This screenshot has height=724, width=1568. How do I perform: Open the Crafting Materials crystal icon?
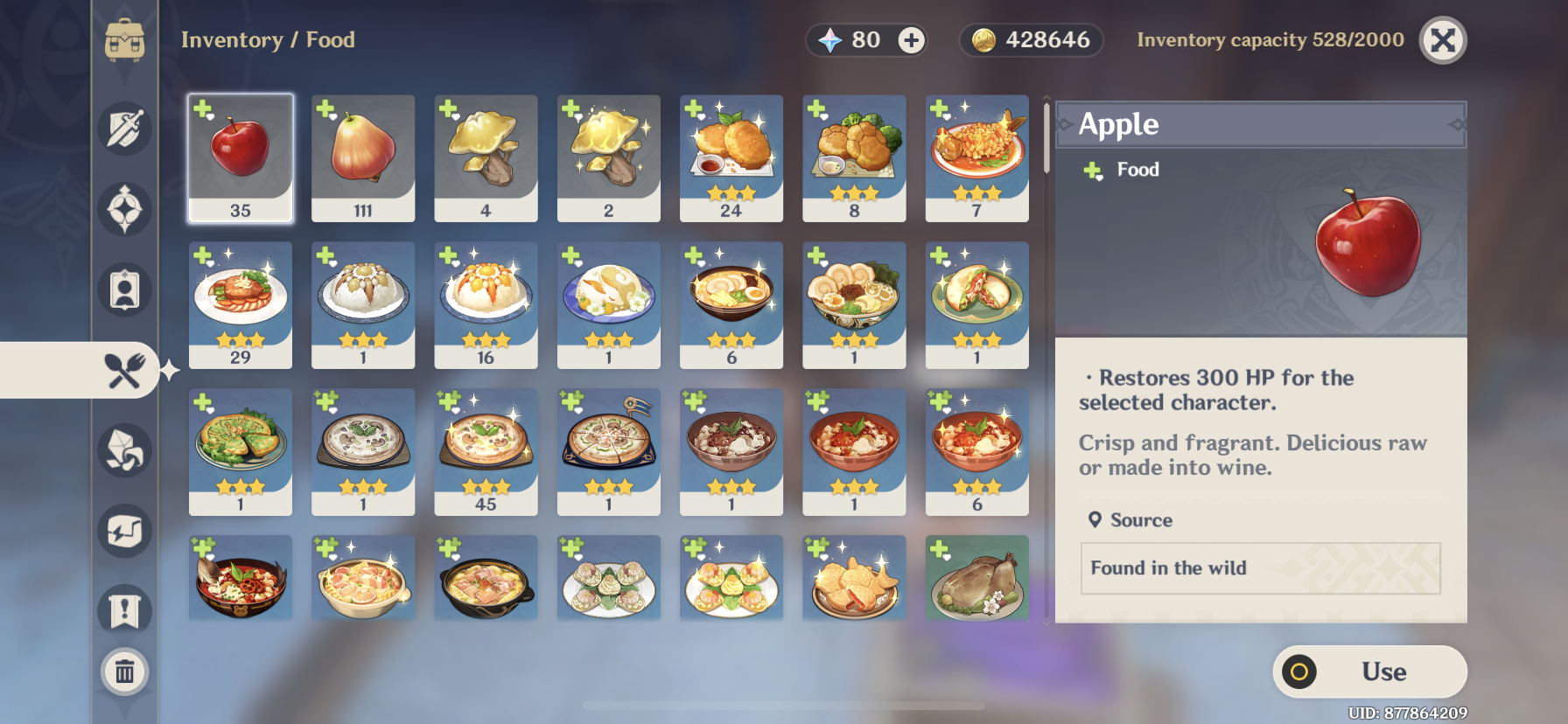125,449
